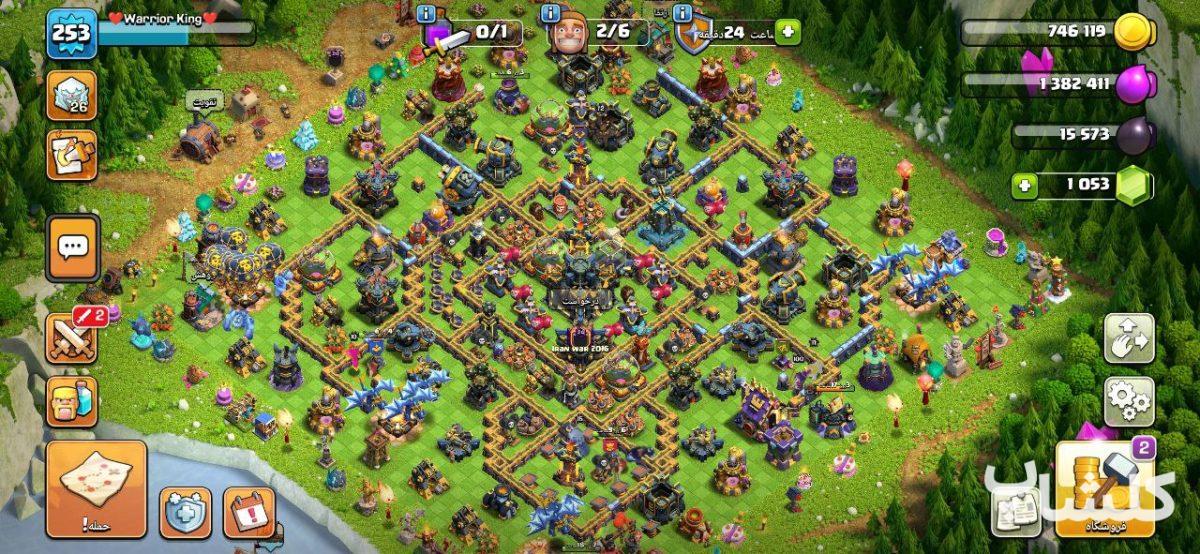The width and height of the screenshot is (1200, 554).
Task: Open the news papers button beside the Shop
Action: click(1016, 511)
